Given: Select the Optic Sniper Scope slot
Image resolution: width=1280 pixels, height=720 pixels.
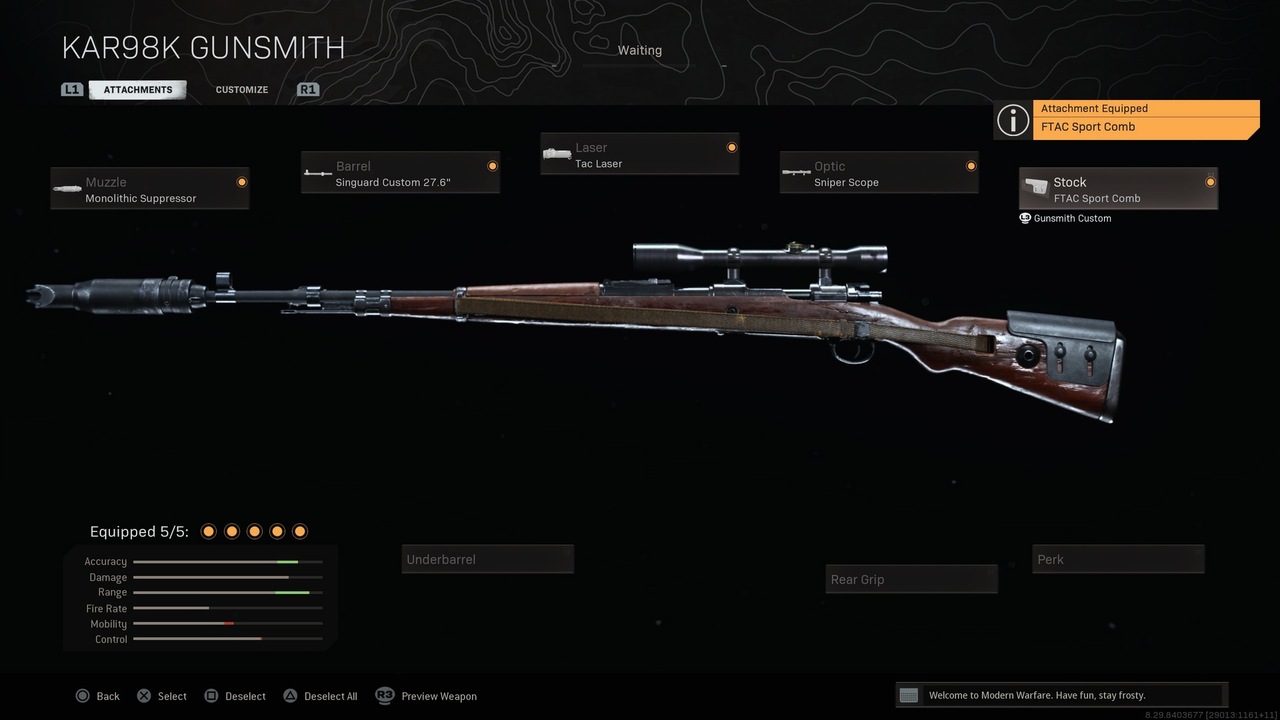Looking at the screenshot, I should (x=879, y=173).
